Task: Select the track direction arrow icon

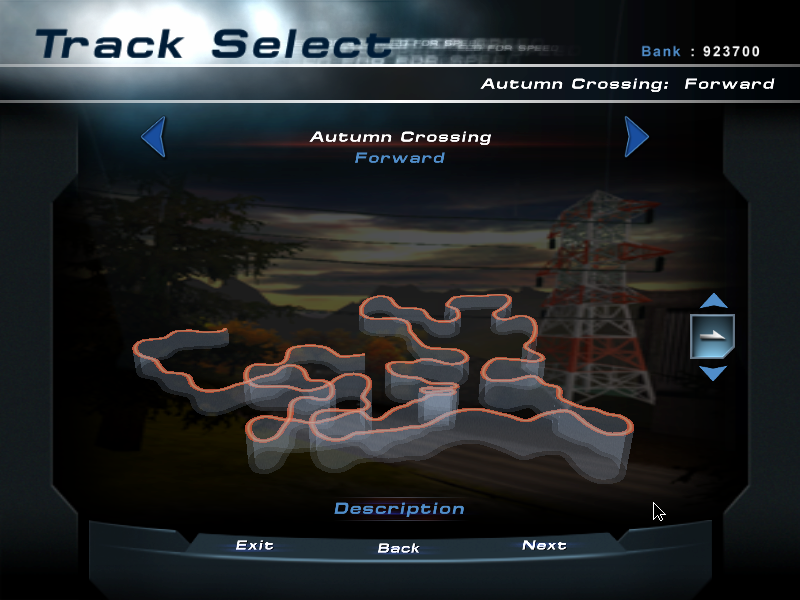Action: 713,336
